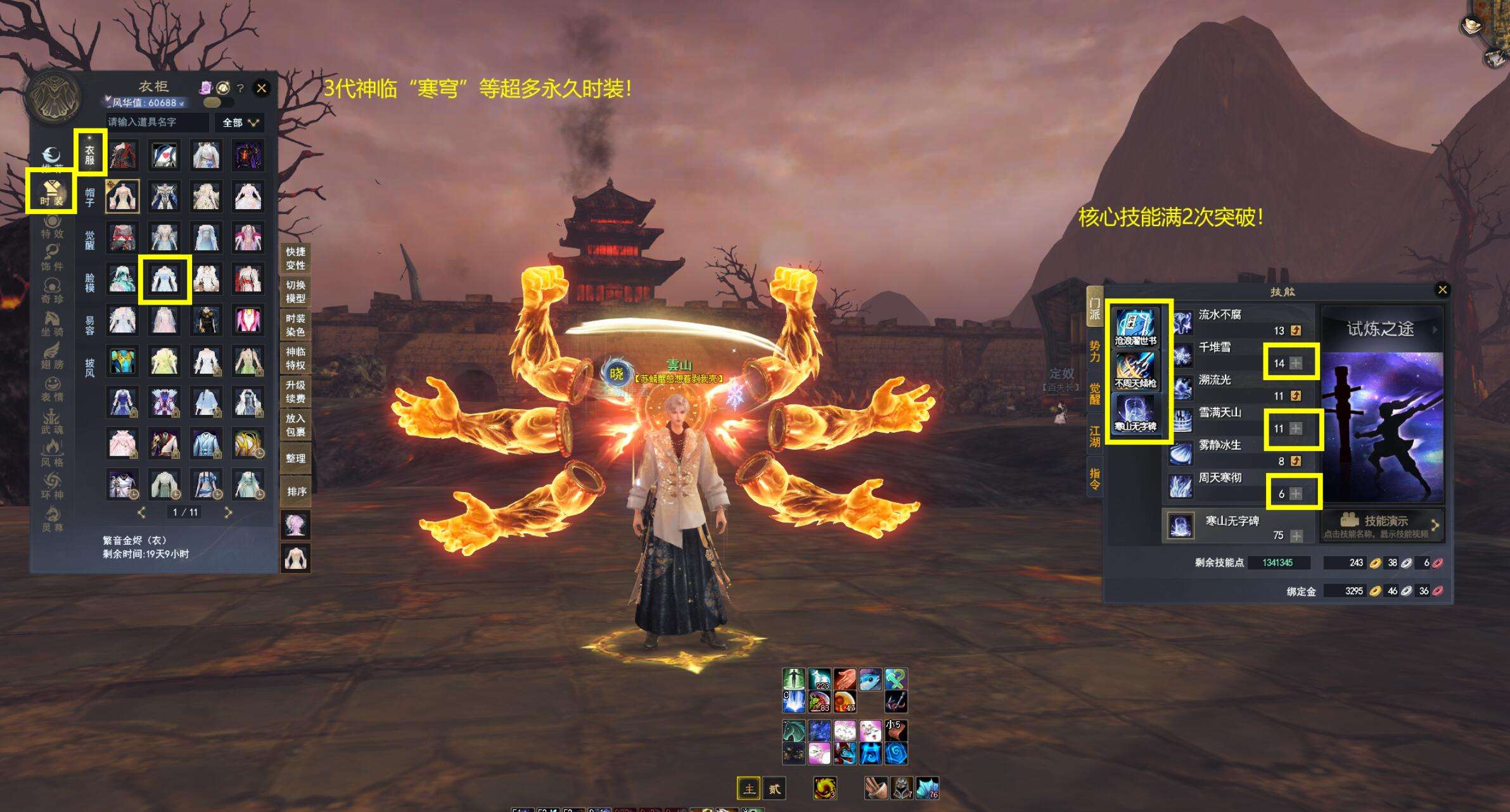The image size is (1510, 812).
Task: Click the 整理 organize button
Action: [295, 458]
